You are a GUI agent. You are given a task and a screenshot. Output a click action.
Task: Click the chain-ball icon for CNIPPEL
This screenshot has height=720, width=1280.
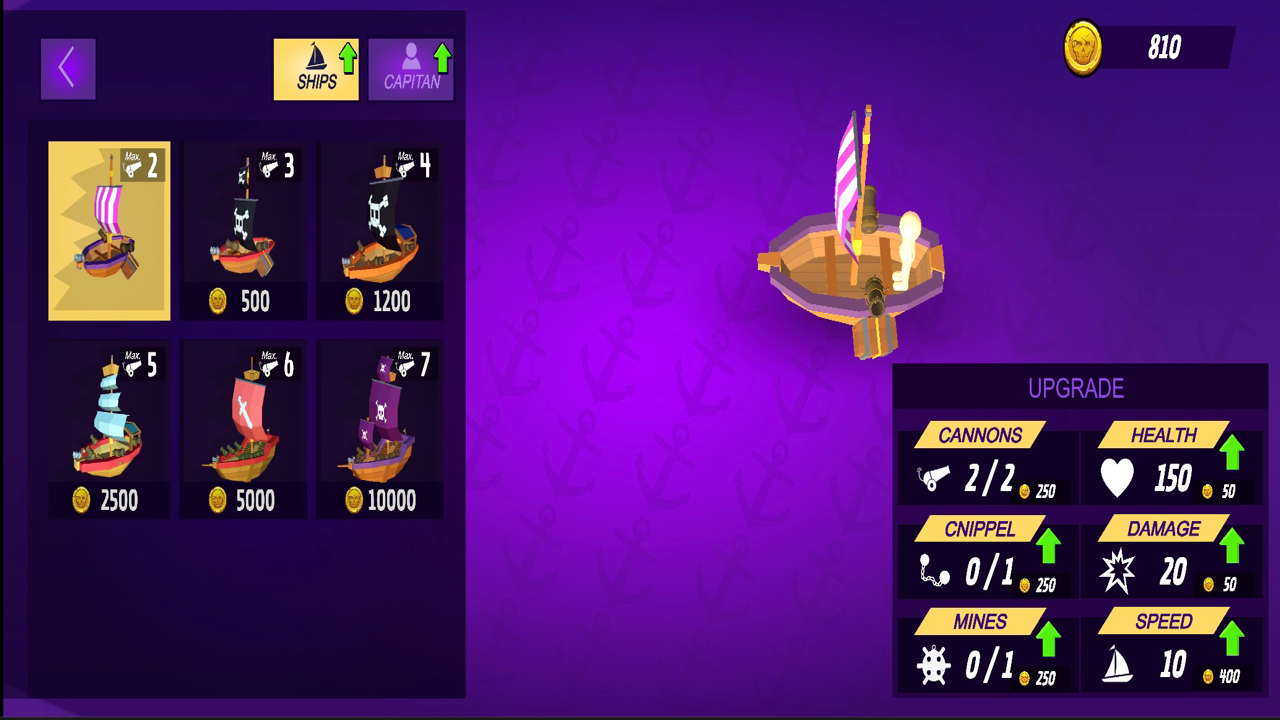932,572
